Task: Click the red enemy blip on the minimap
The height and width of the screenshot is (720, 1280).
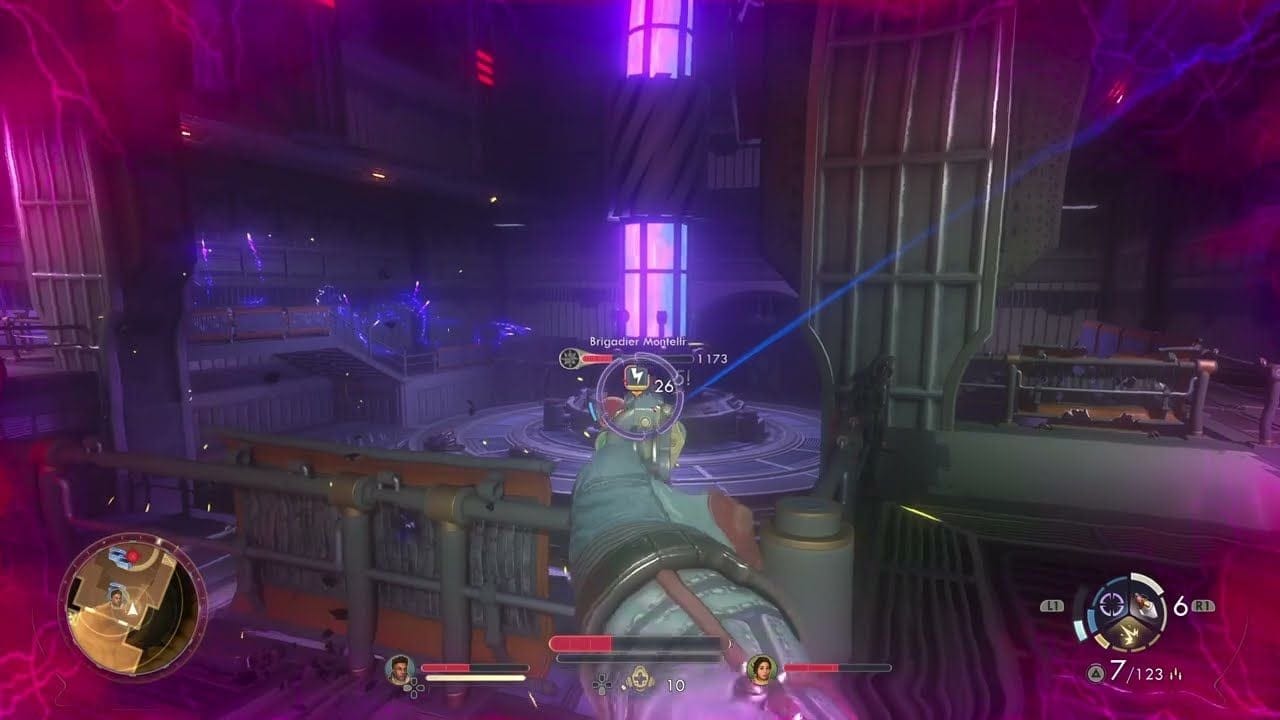Action: tap(133, 556)
